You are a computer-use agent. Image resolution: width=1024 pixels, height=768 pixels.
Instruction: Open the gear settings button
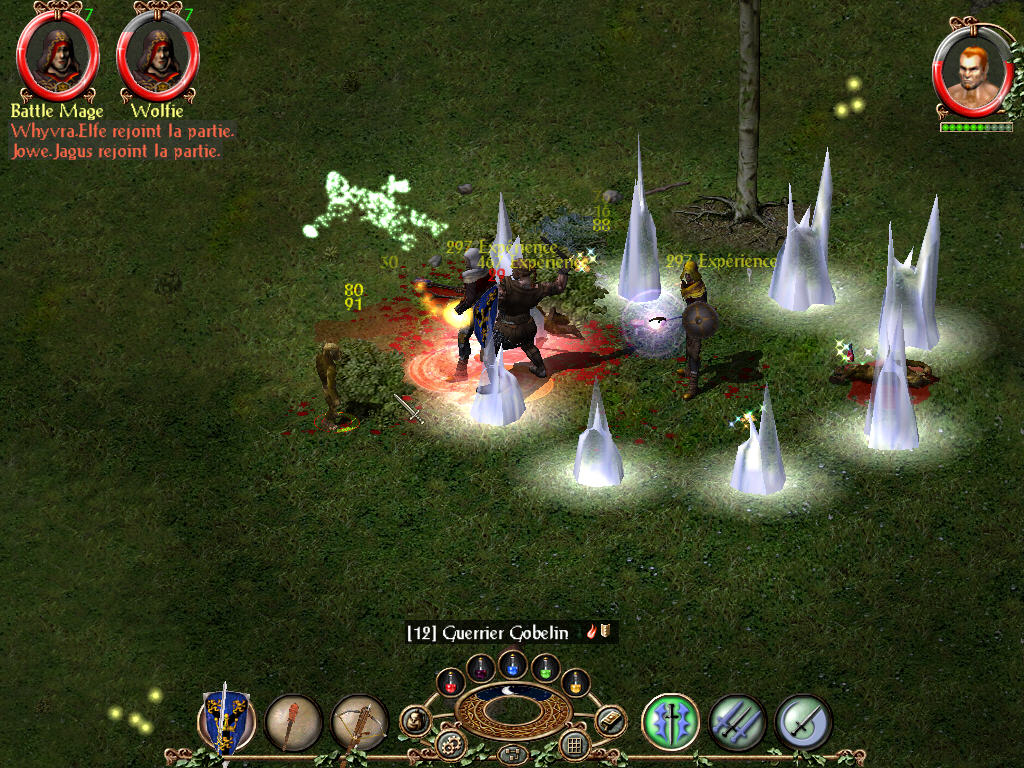tap(449, 744)
